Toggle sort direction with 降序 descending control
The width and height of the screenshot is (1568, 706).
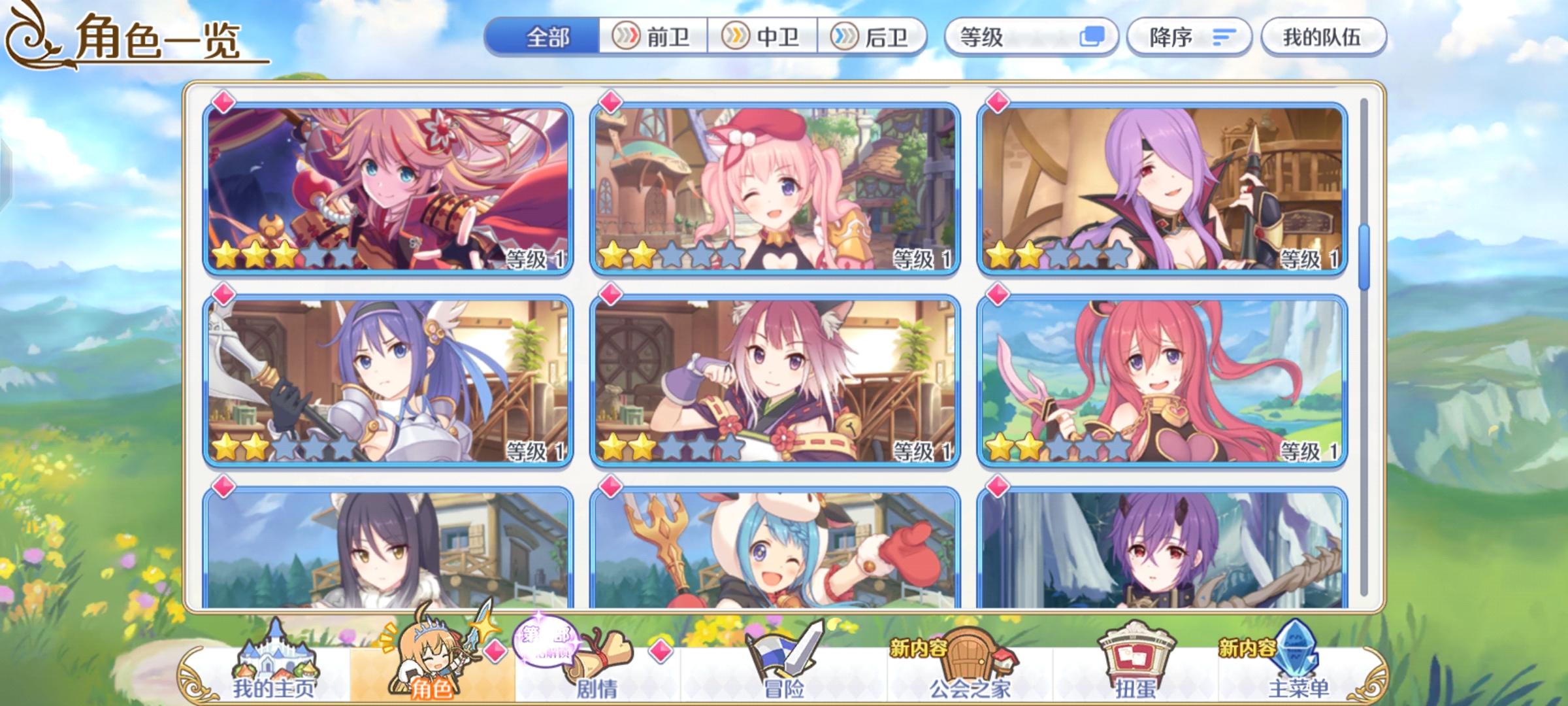click(1188, 37)
